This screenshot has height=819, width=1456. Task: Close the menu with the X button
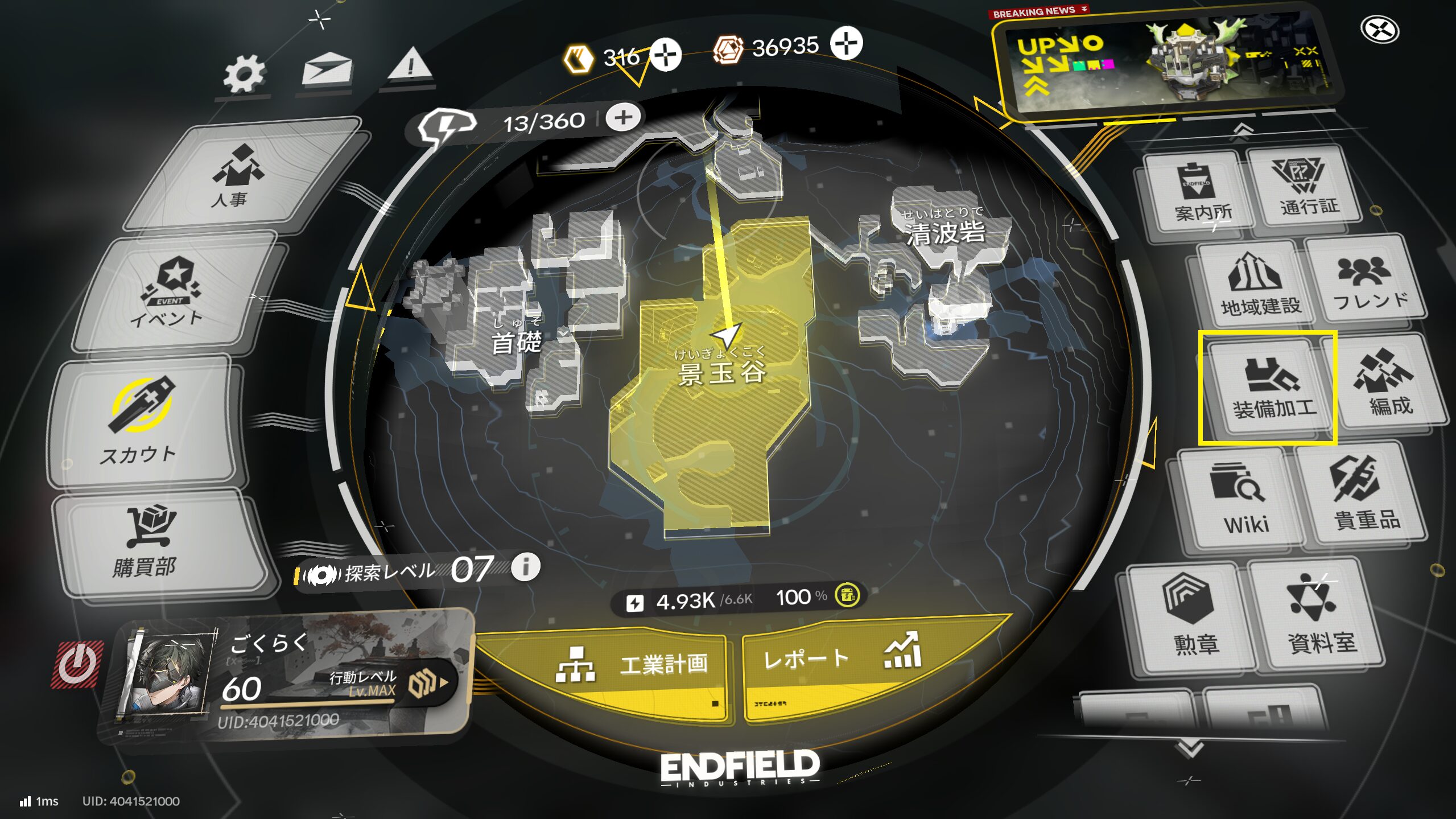coord(1379,30)
